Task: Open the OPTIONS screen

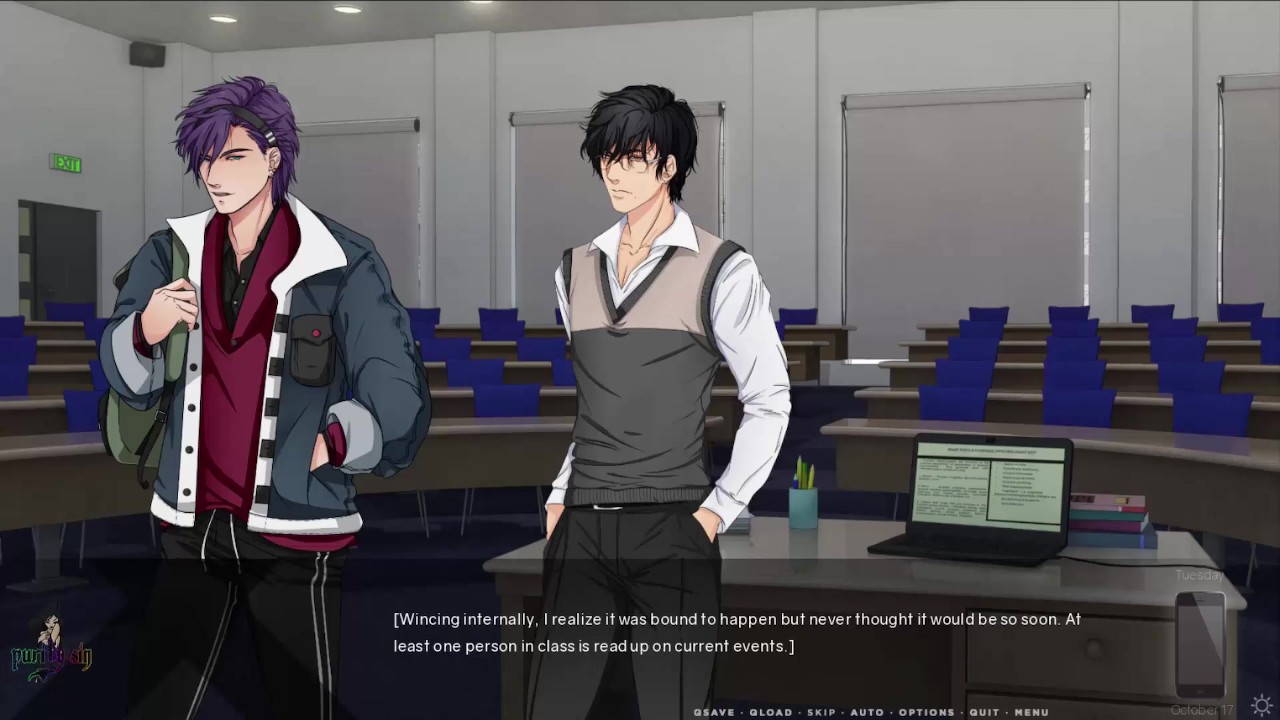Action: (926, 712)
